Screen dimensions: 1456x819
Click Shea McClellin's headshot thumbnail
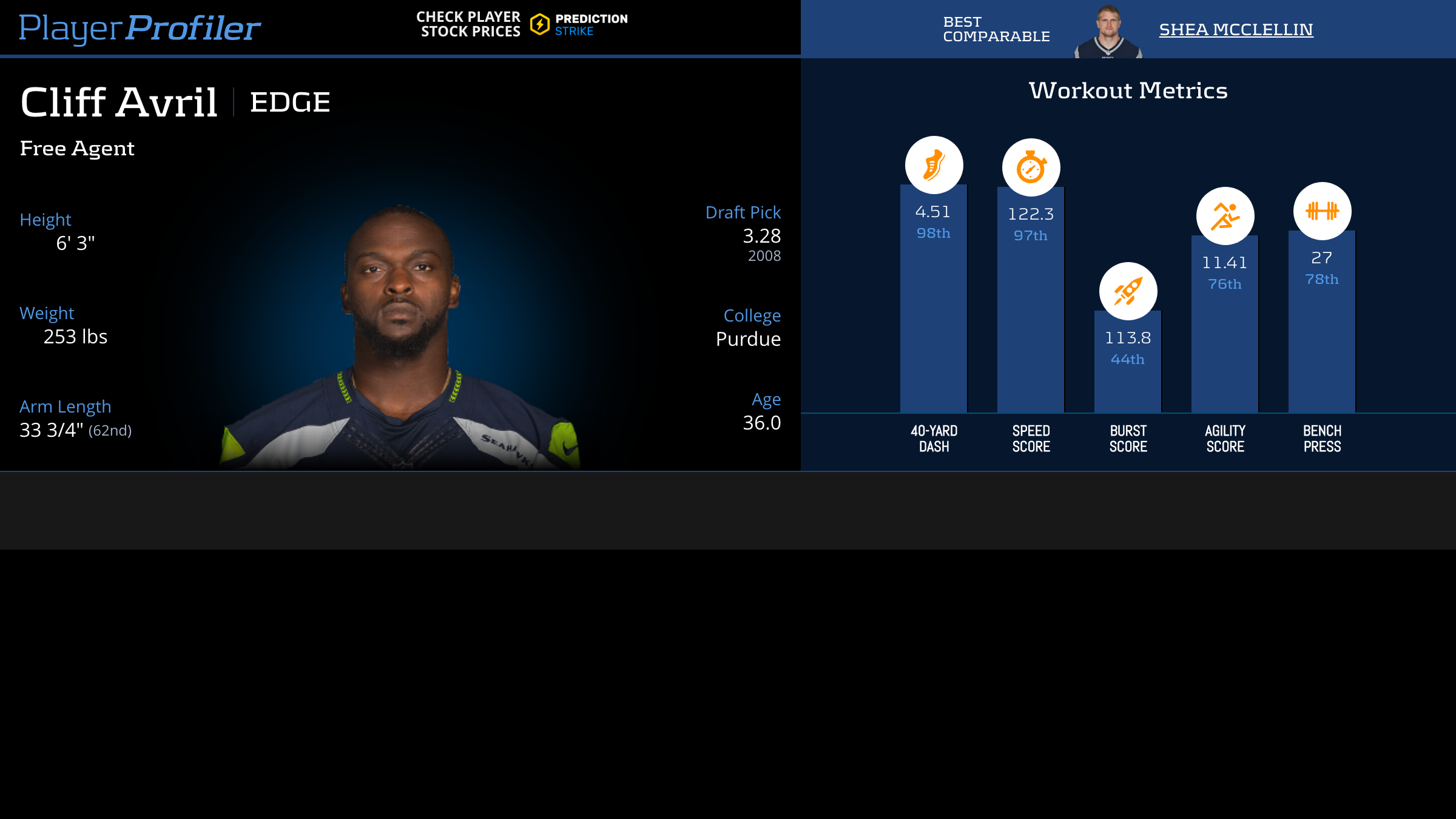[1108, 32]
